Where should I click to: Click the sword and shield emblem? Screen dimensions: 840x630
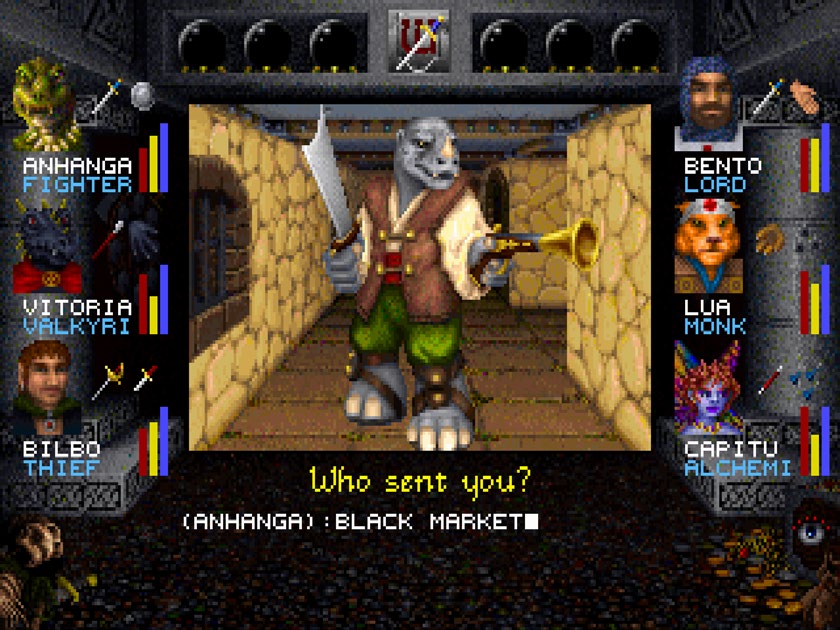click(x=419, y=42)
